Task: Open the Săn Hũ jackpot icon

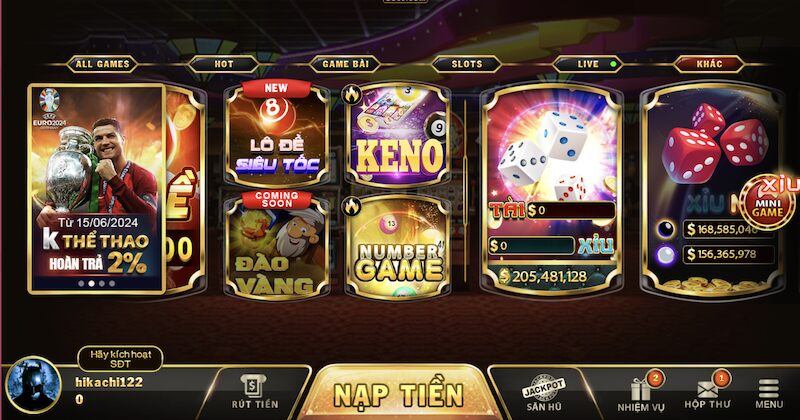Action: (x=545, y=393)
